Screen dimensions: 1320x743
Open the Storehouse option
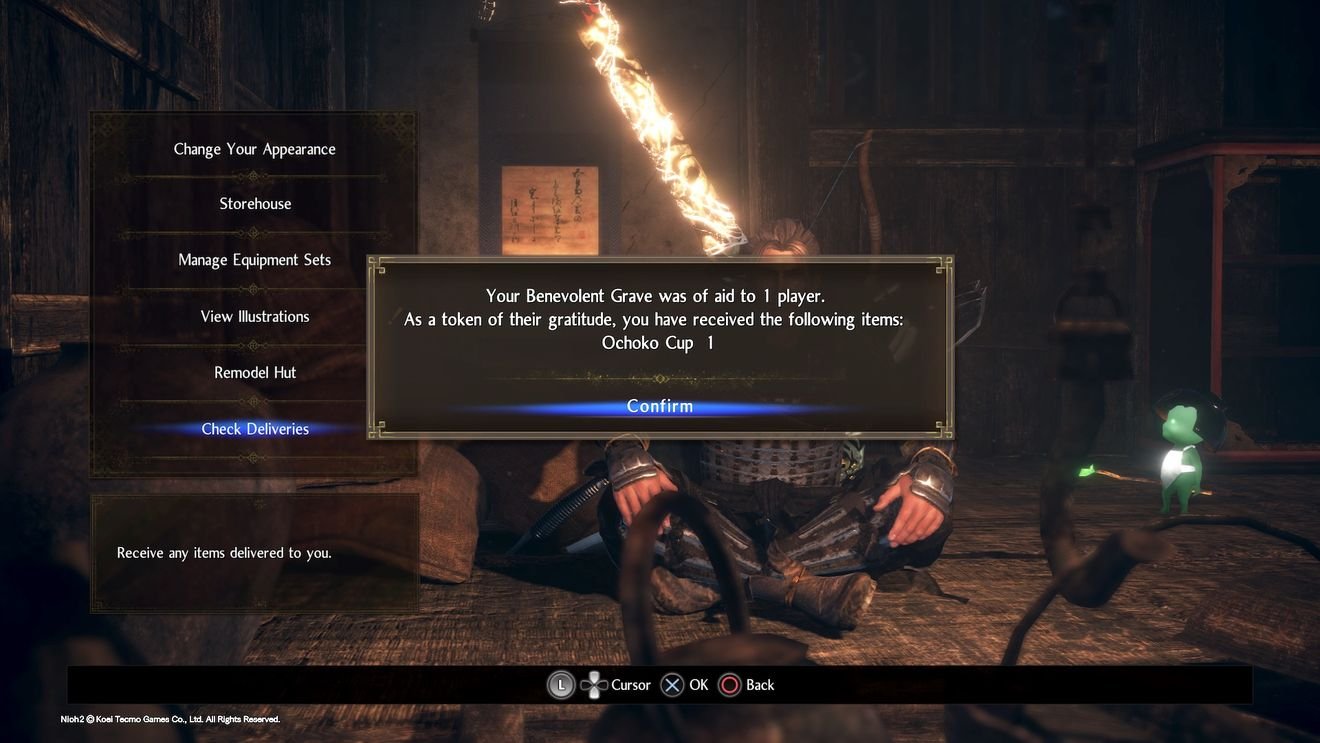click(254, 203)
